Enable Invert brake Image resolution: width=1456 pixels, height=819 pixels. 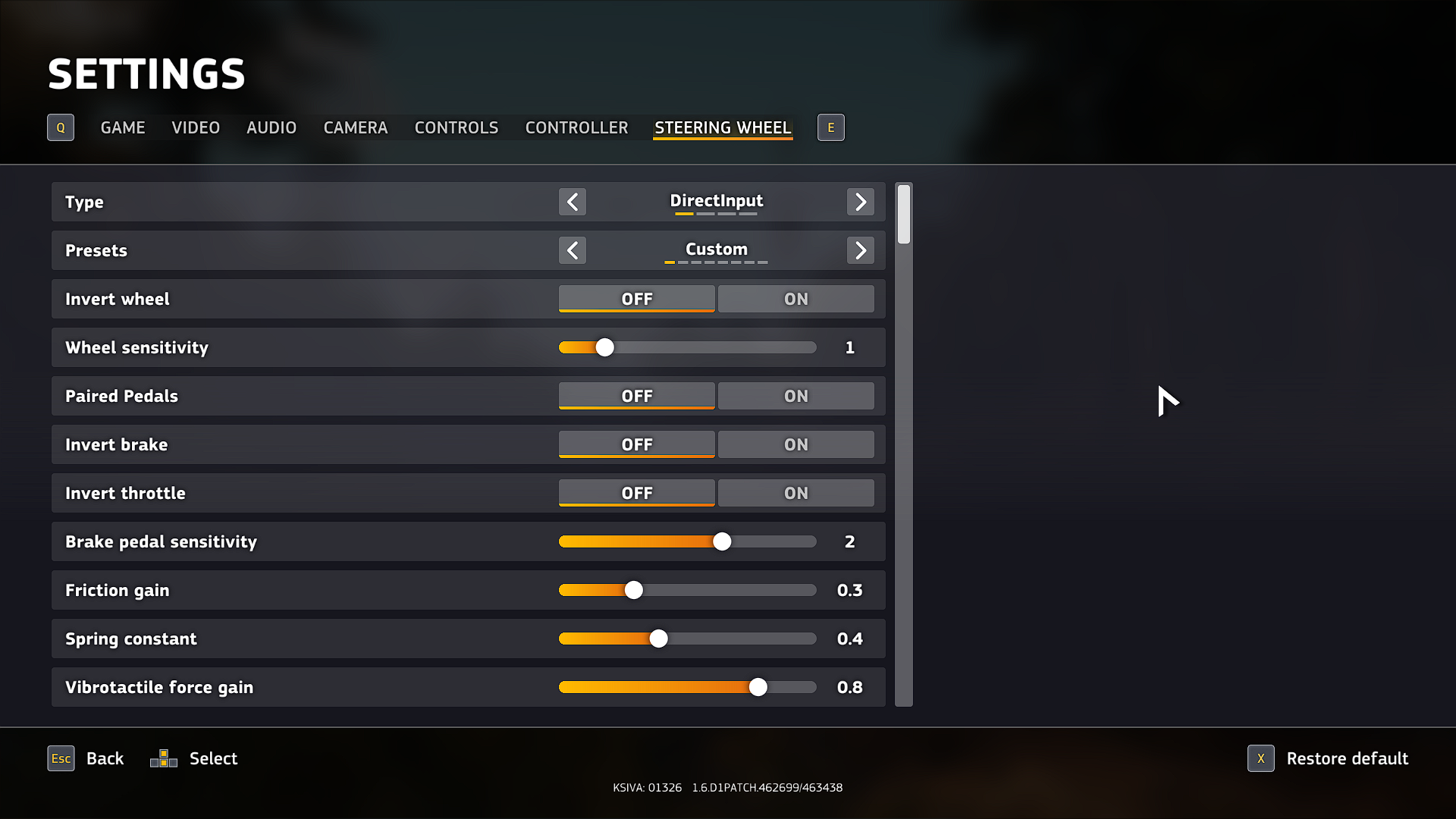click(795, 444)
